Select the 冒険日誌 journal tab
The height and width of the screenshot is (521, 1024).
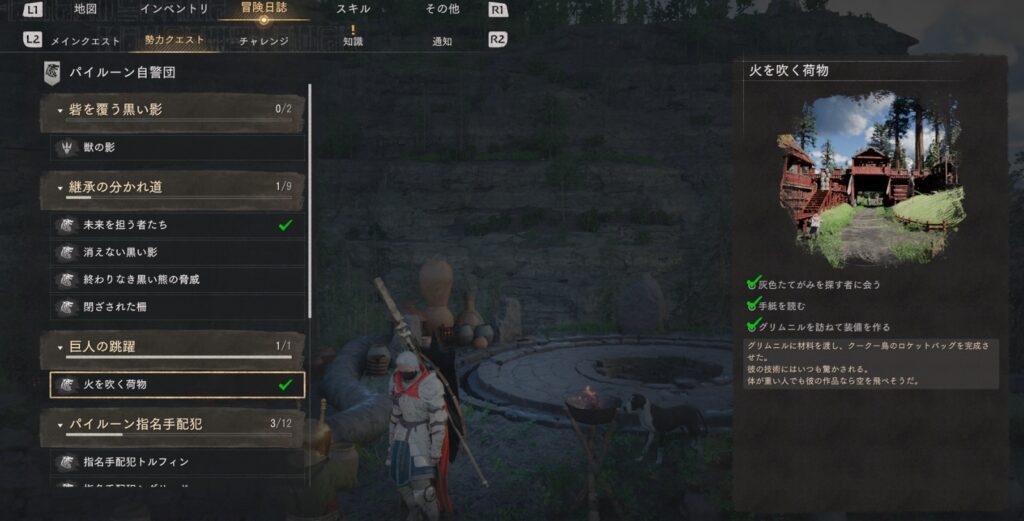(x=263, y=9)
